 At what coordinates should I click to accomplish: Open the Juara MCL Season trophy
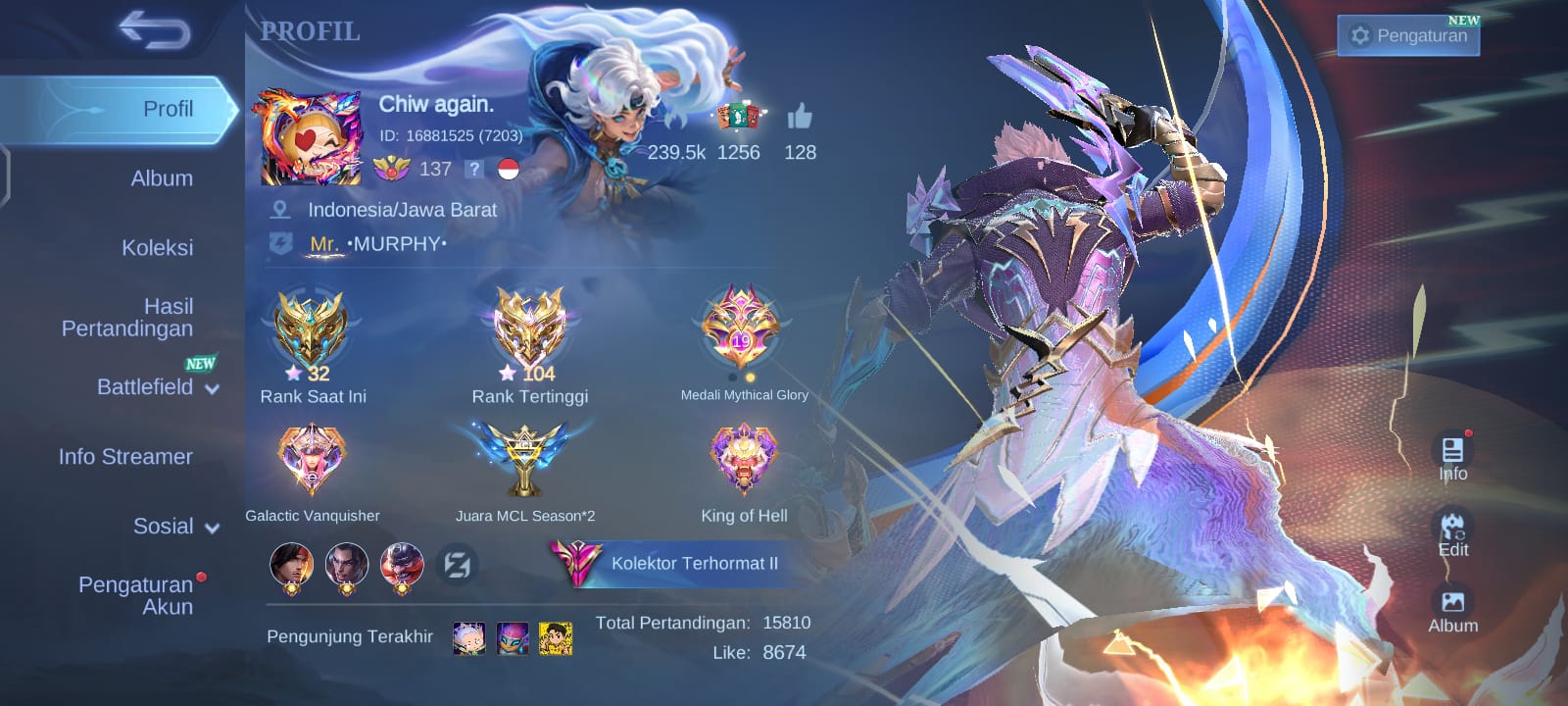point(525,459)
